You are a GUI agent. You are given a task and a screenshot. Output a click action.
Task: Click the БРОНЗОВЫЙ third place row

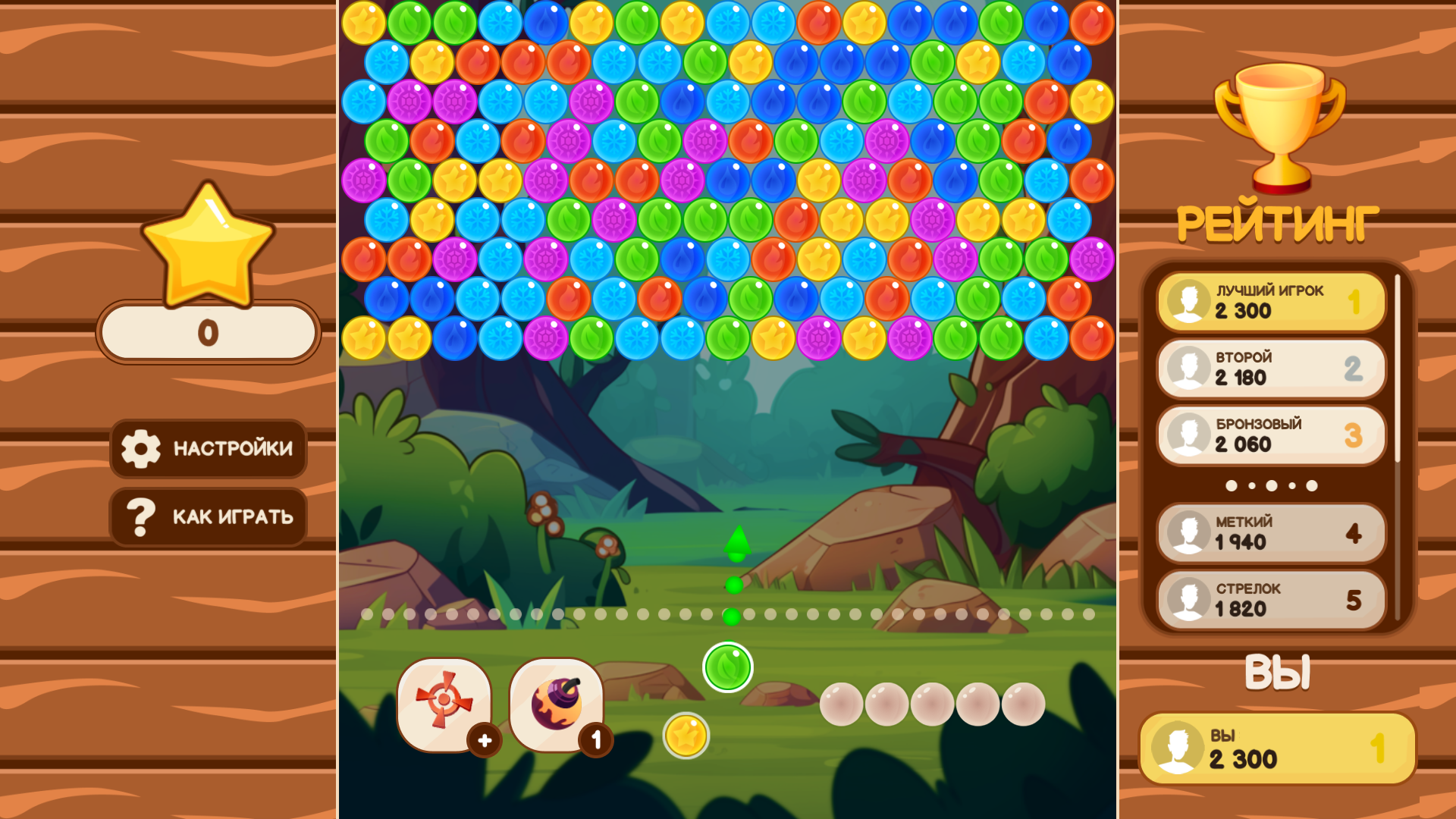click(x=1270, y=435)
